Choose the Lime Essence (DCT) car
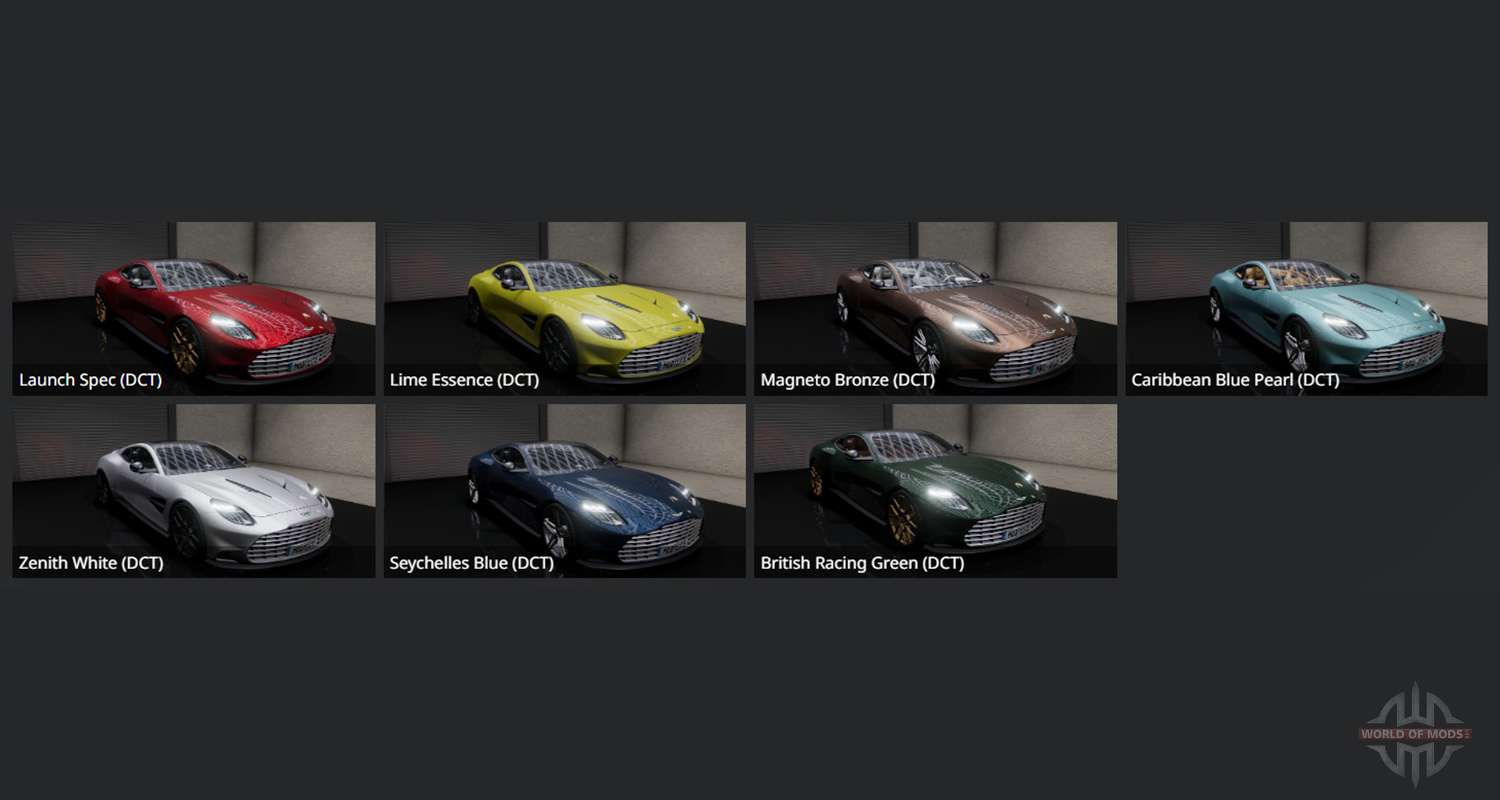 click(x=564, y=308)
